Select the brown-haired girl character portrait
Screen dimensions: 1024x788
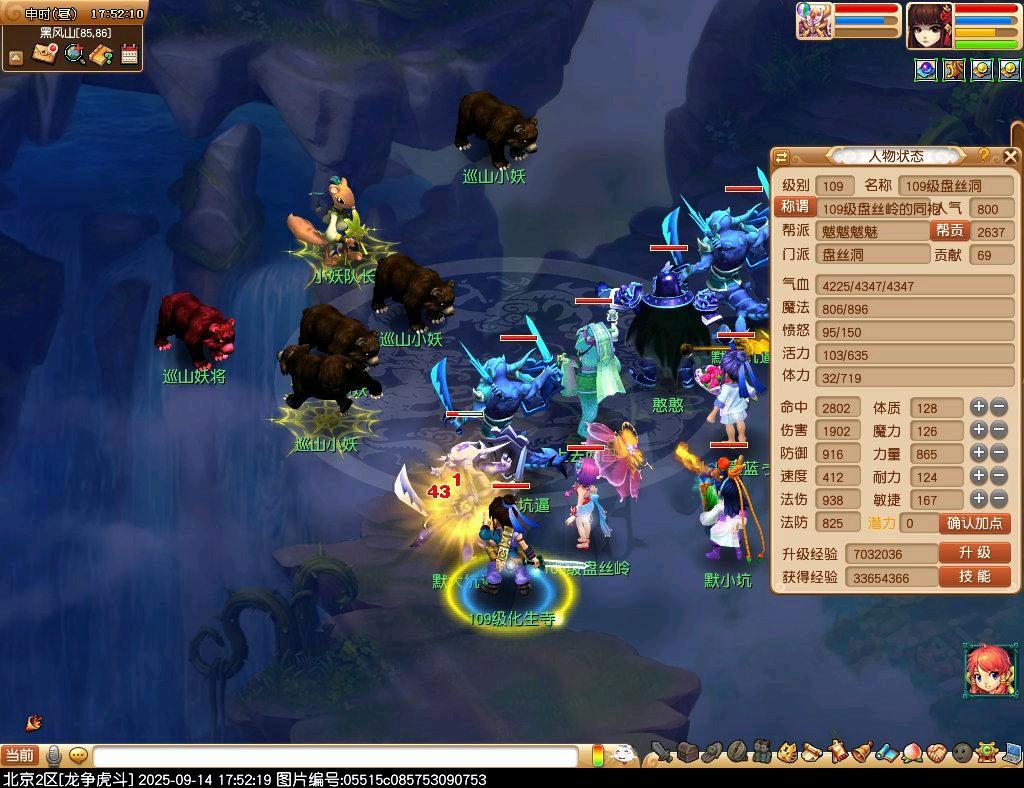click(x=928, y=25)
